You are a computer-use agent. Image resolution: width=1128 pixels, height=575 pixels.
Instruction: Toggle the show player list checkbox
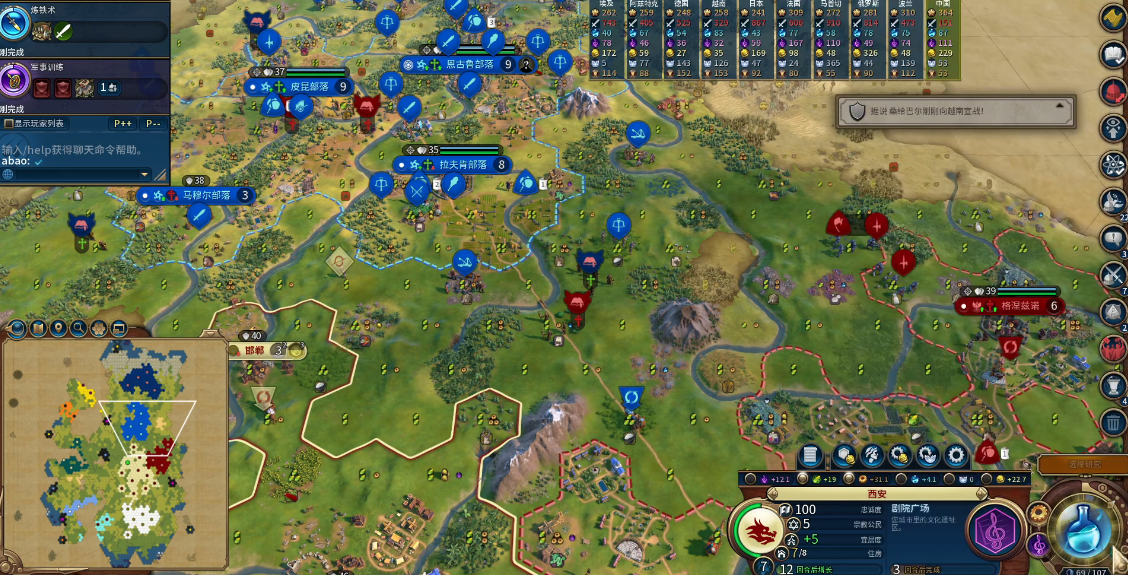coord(10,124)
